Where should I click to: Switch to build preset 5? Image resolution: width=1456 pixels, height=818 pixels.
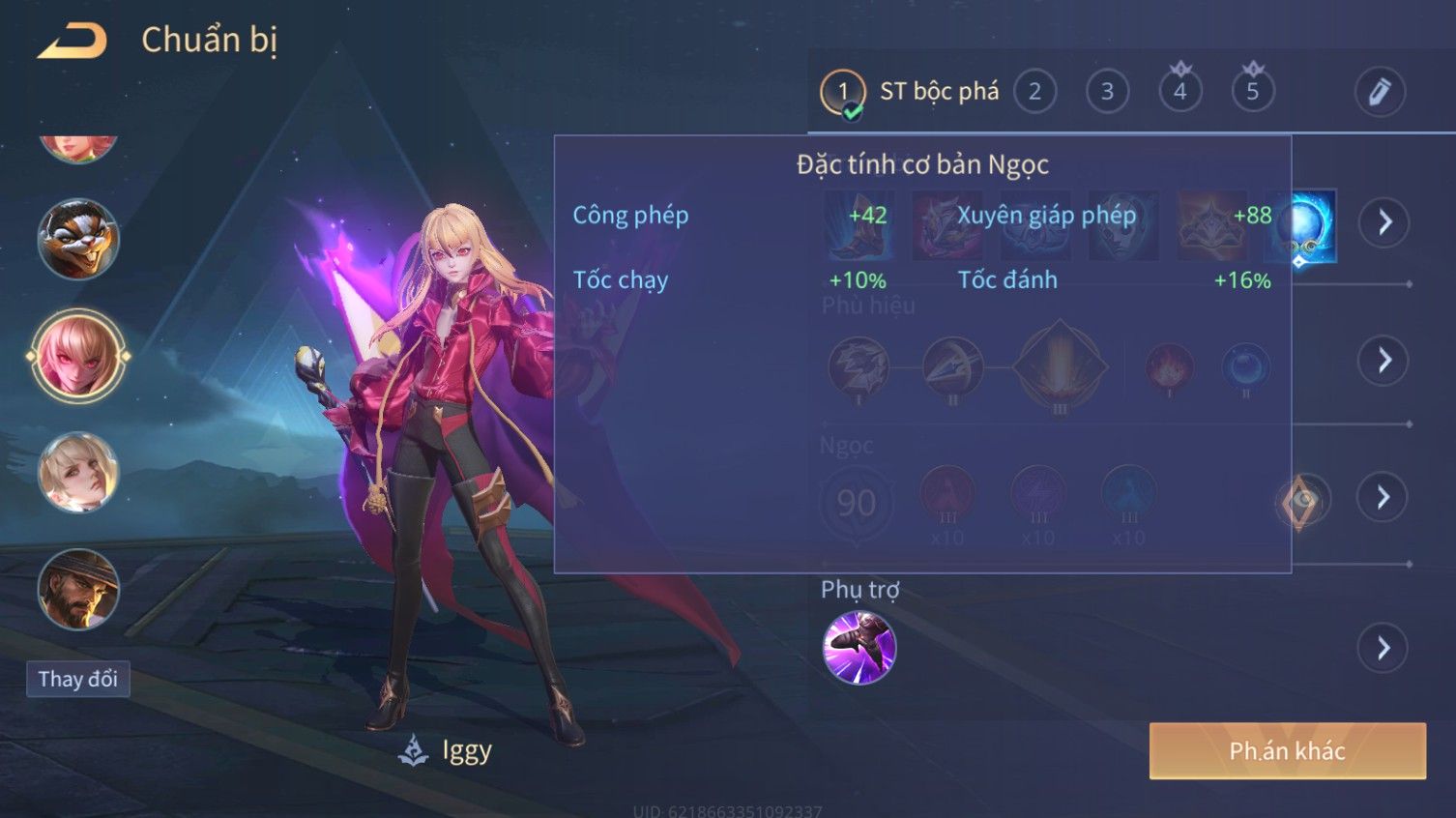pos(1252,92)
